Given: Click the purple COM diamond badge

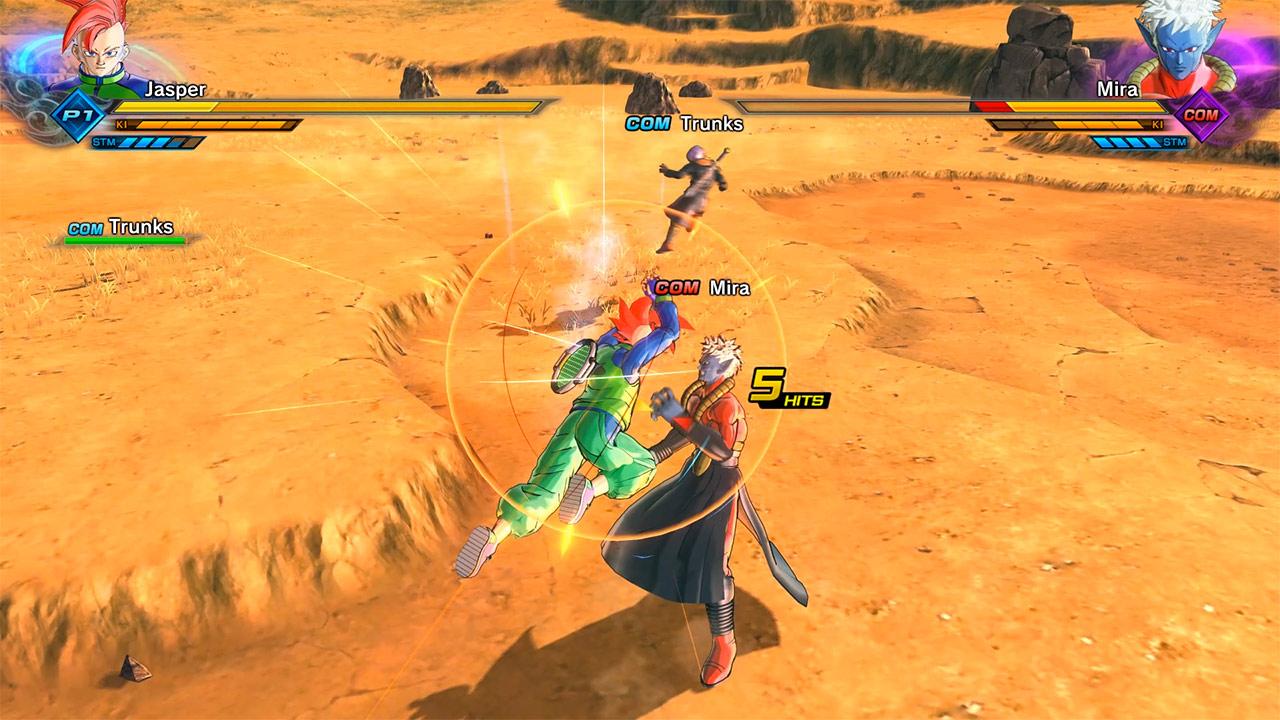Looking at the screenshot, I should [1201, 115].
